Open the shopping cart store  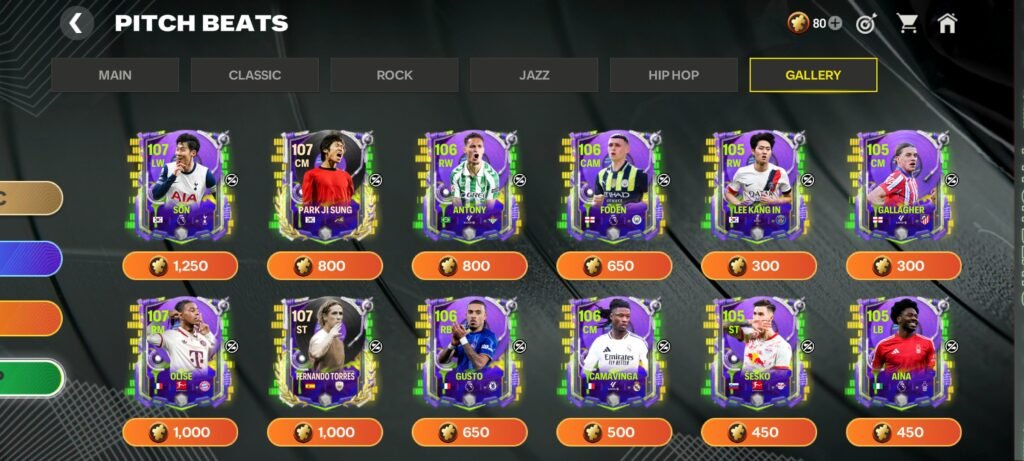coord(907,23)
